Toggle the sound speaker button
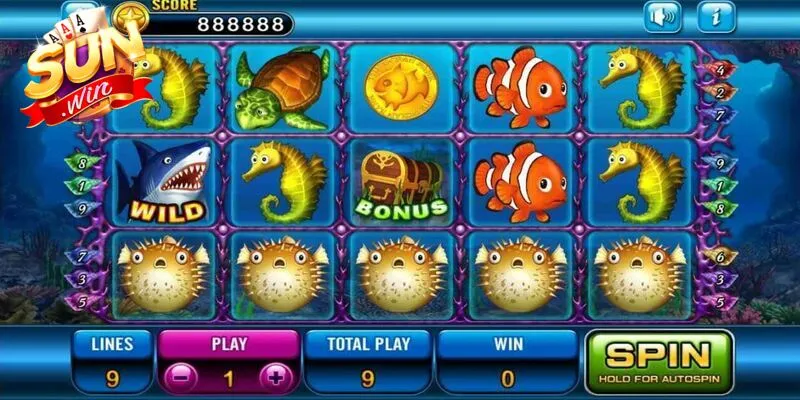This screenshot has width=800, height=400. click(x=662, y=16)
